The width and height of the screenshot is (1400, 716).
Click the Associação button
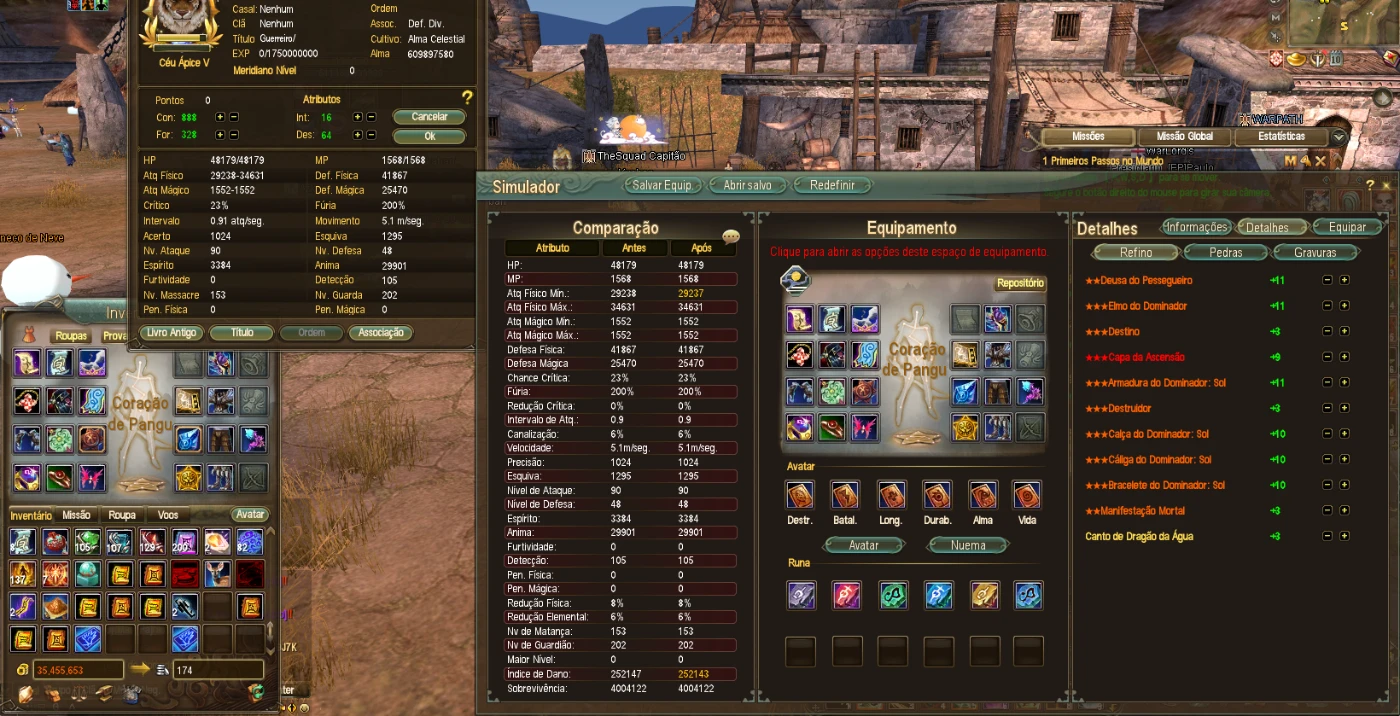coord(380,333)
